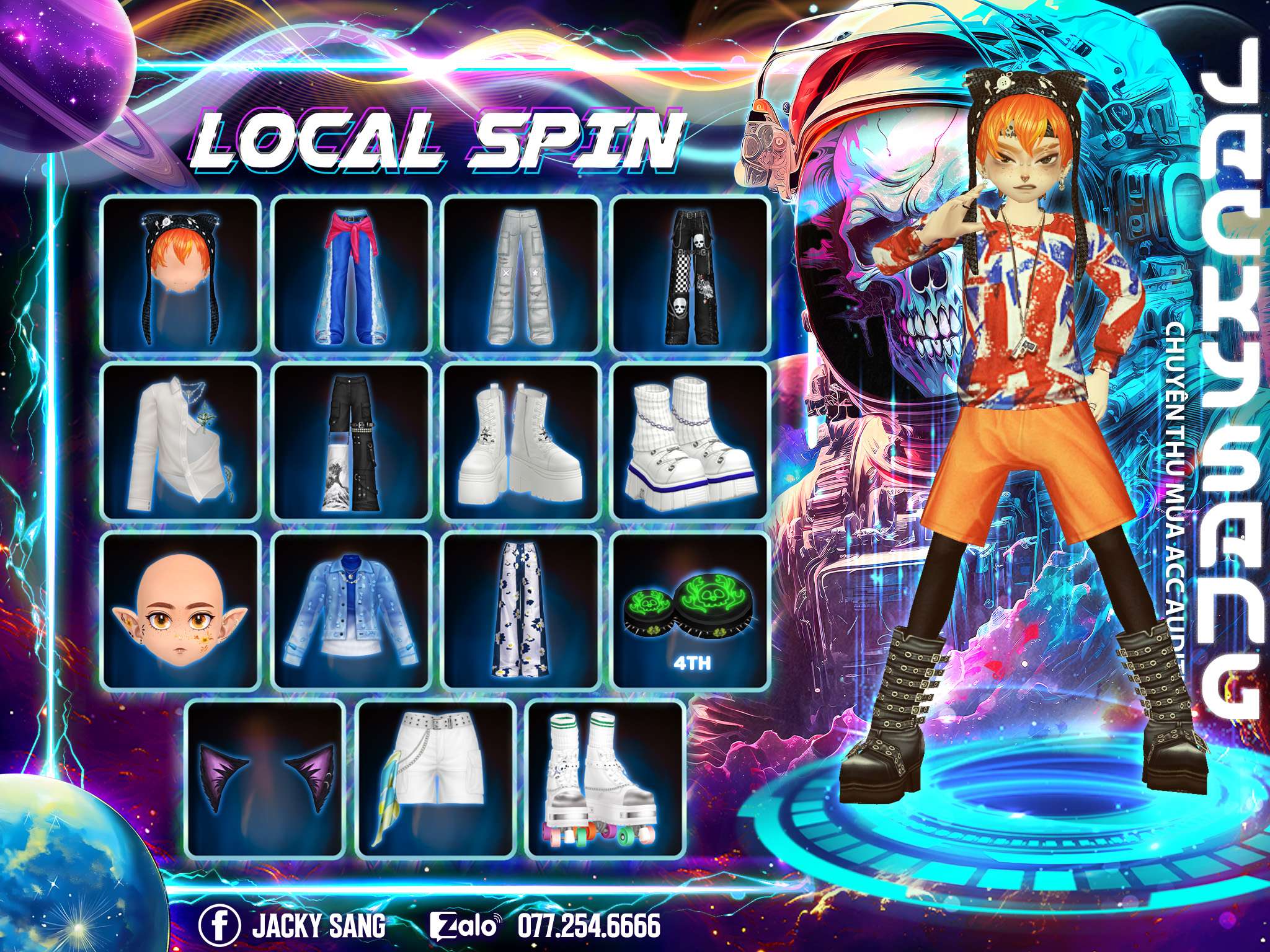Open the Jacky Sang Facebook icon

point(220,927)
